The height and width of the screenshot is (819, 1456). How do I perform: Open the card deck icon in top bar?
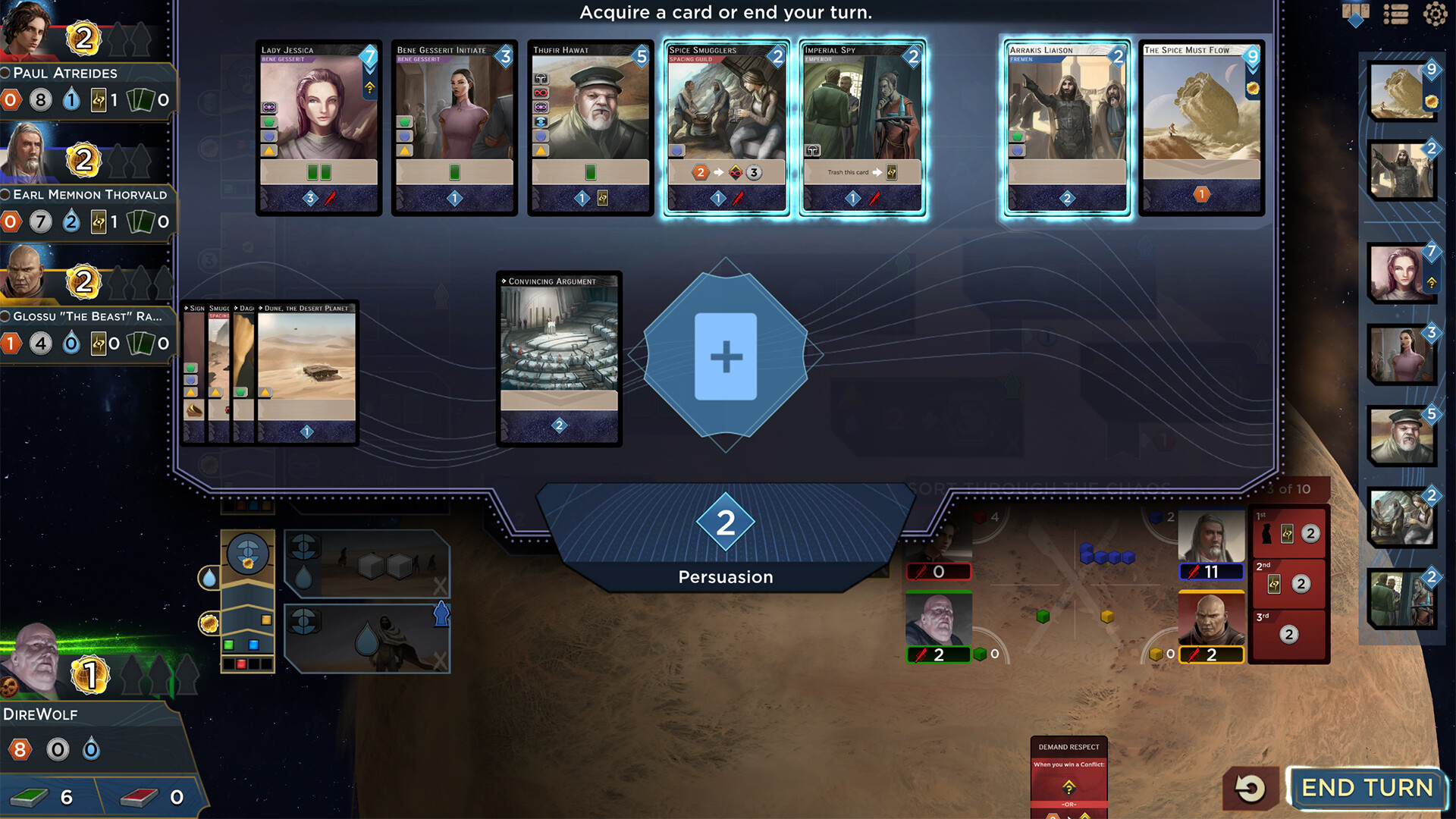coord(1355,14)
